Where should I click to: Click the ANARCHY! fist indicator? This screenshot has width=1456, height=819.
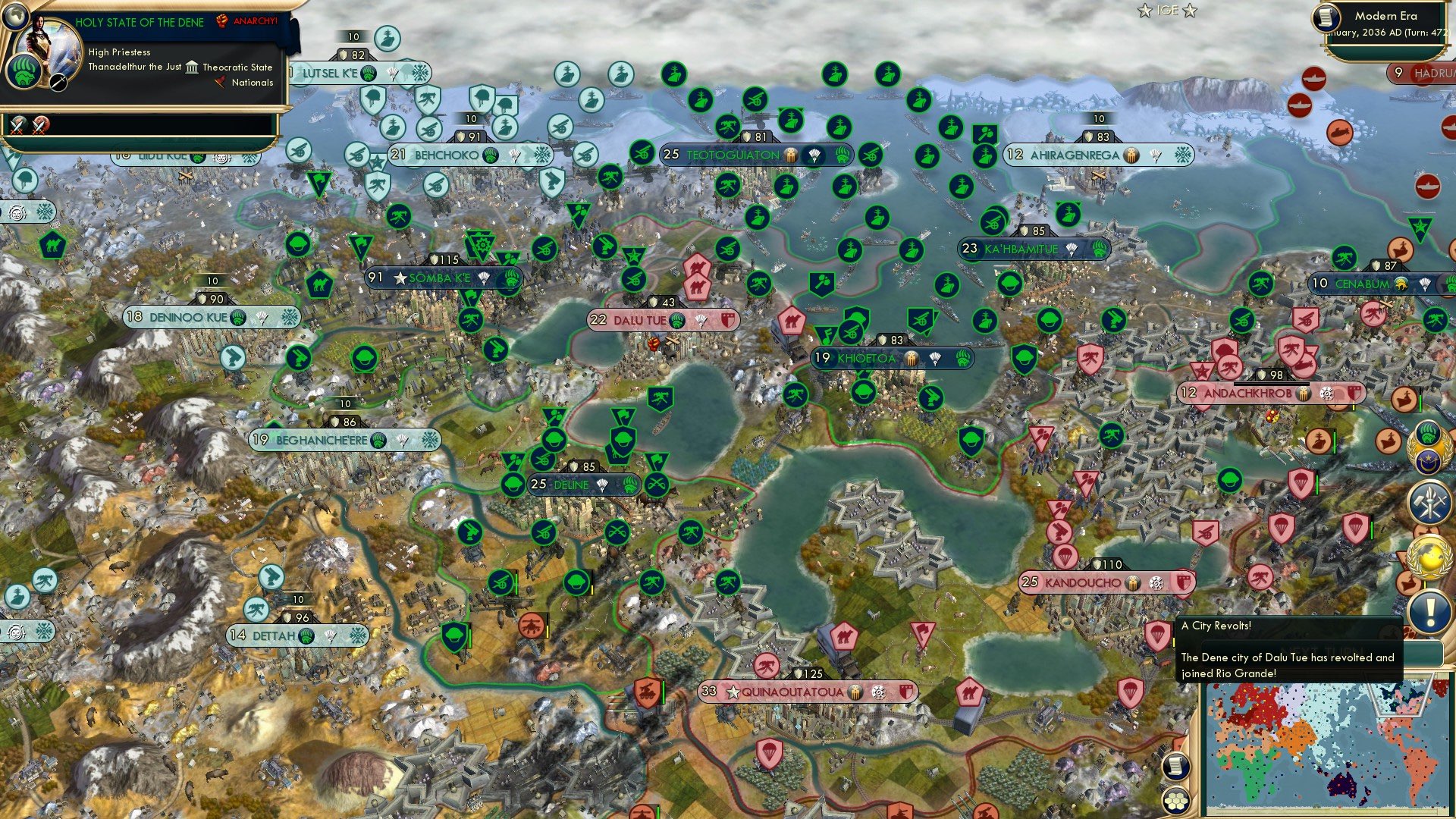pyautogui.click(x=222, y=20)
